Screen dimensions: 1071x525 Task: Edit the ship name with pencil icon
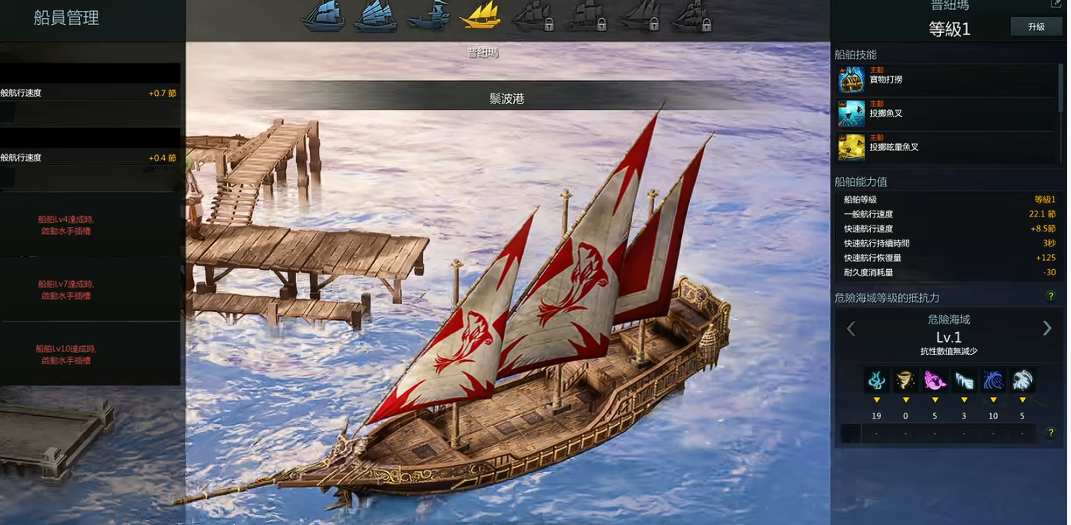point(1056,4)
